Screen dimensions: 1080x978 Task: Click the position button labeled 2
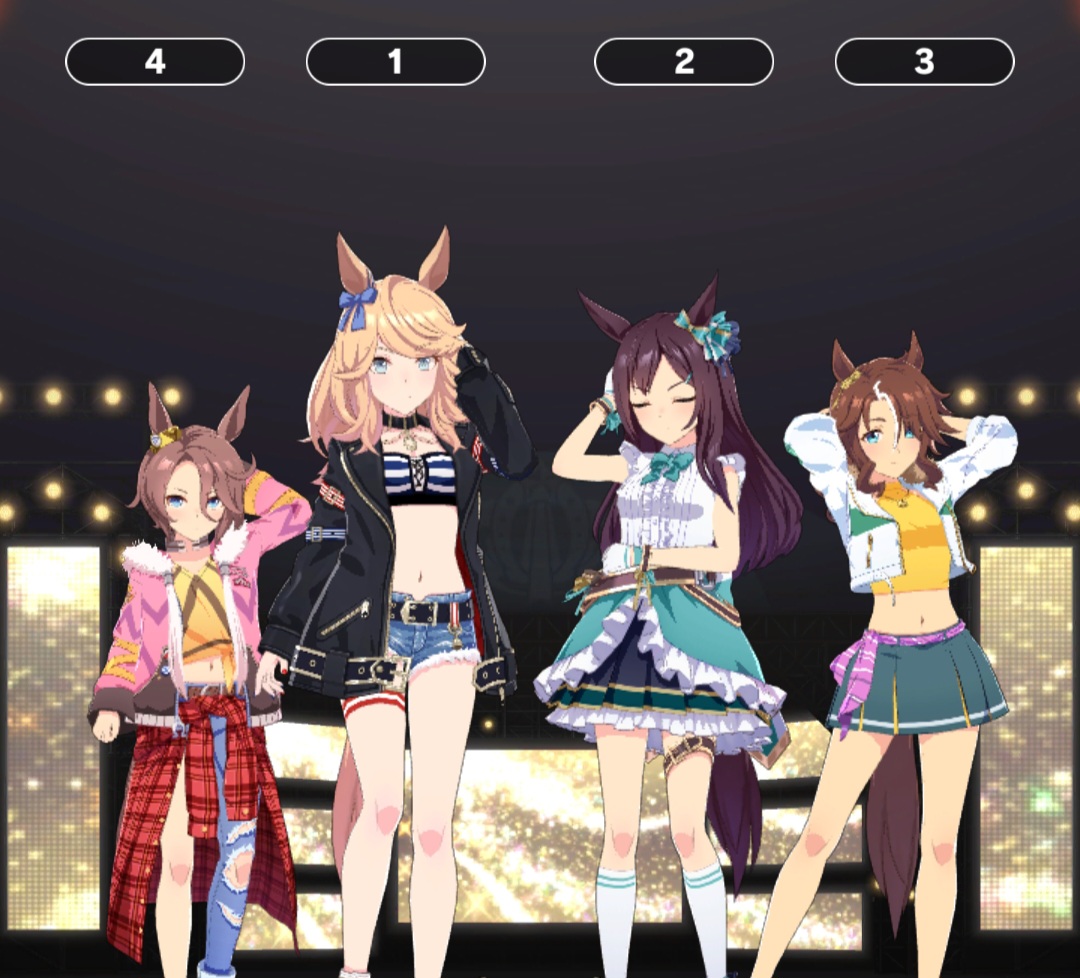pos(684,62)
